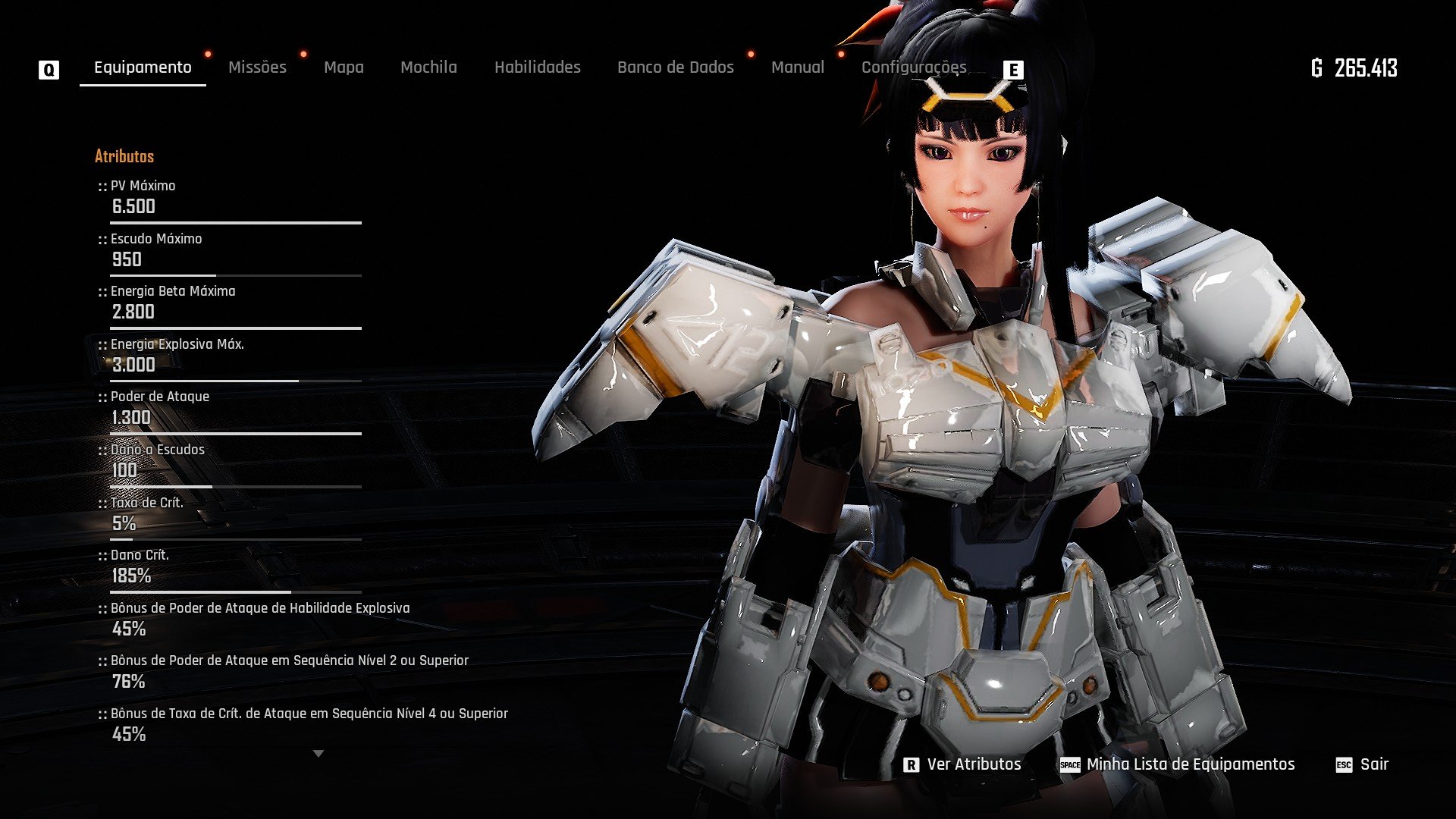Viewport: 1456px width, 819px height.
Task: Open the Missões tab
Action: click(x=257, y=67)
